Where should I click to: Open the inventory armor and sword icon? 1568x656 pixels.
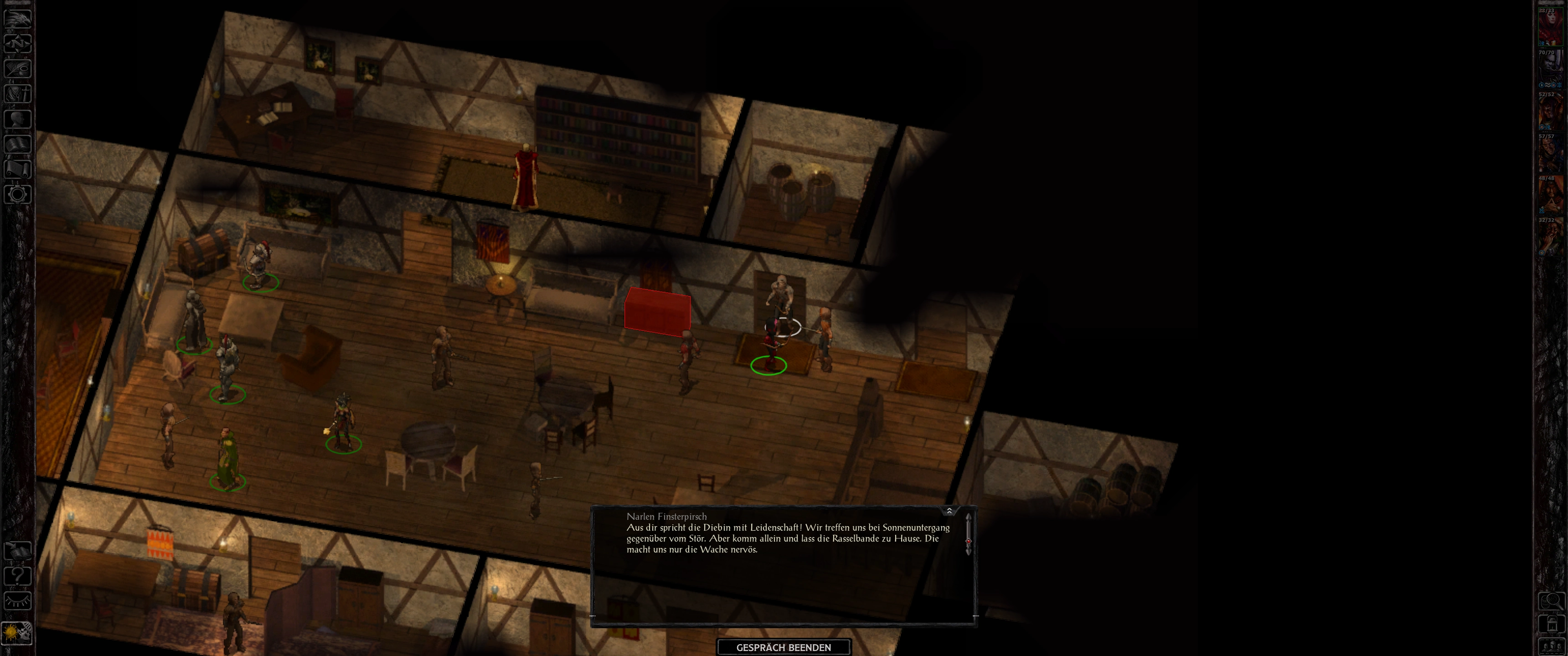[17, 94]
